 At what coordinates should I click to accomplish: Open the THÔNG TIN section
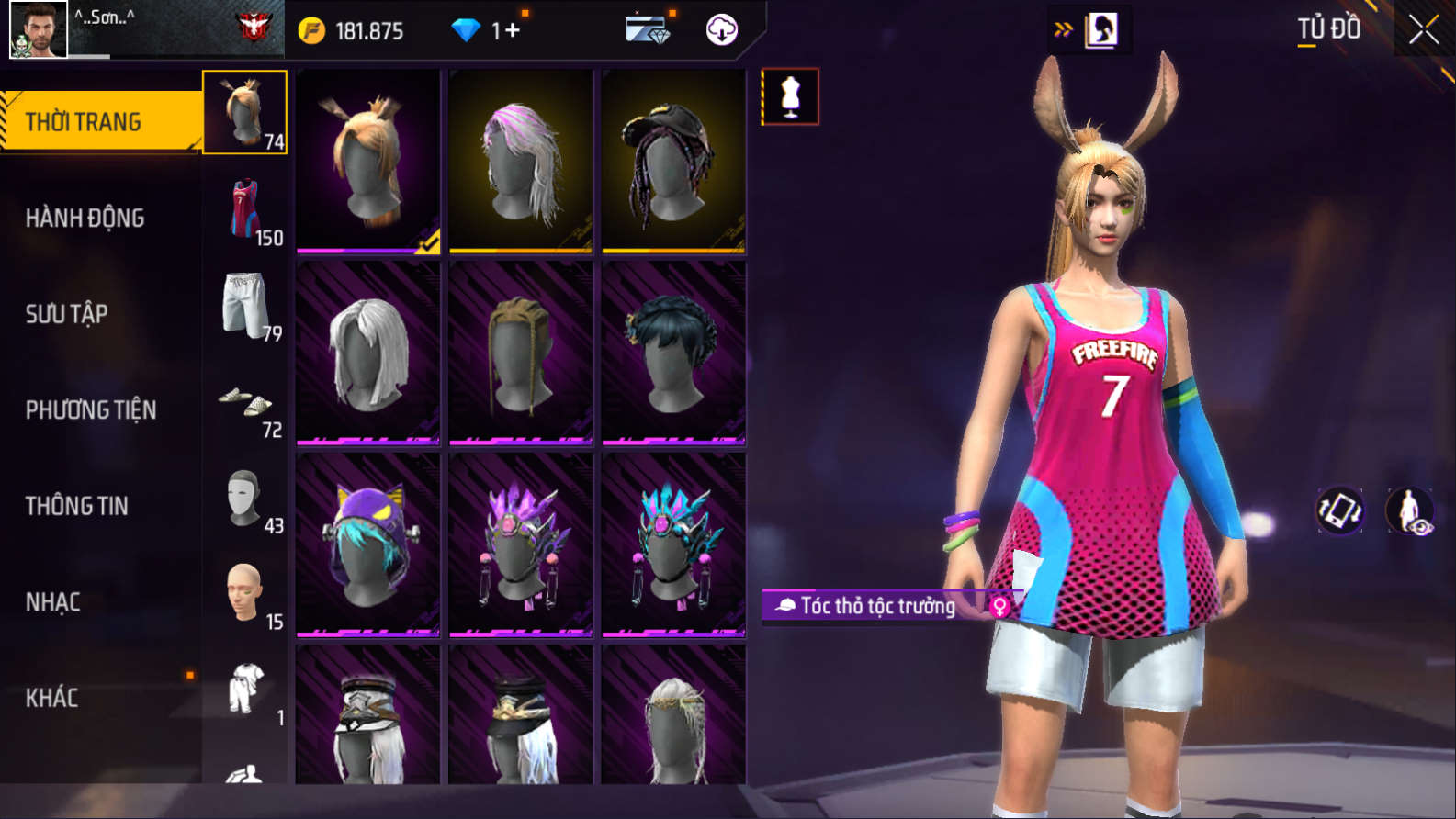77,506
